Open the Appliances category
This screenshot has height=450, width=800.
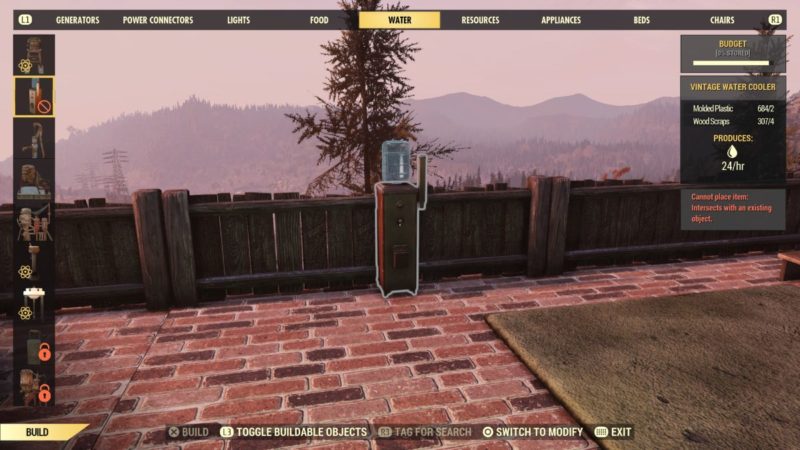561,20
